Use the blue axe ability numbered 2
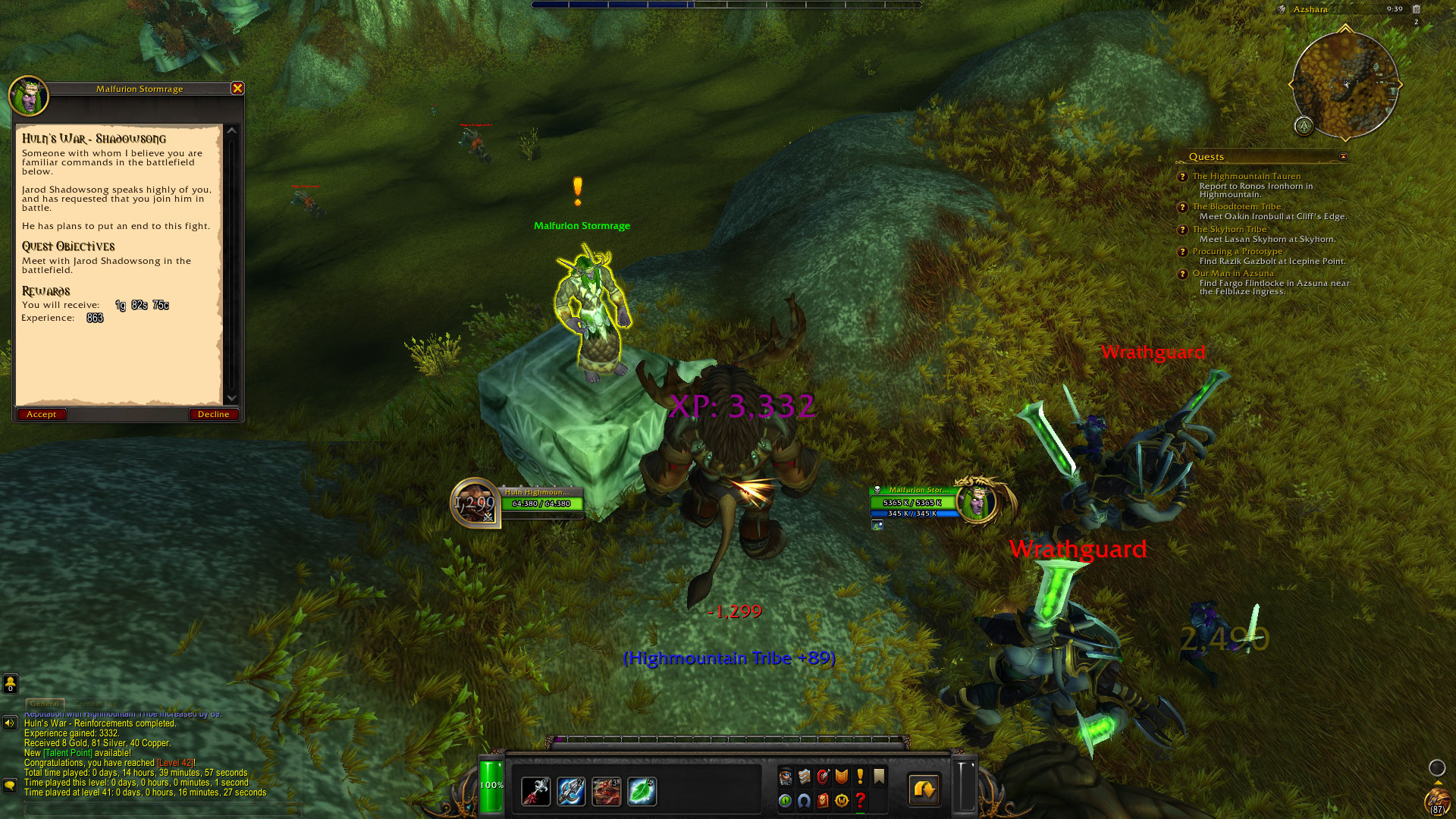Image resolution: width=1456 pixels, height=819 pixels. click(571, 791)
